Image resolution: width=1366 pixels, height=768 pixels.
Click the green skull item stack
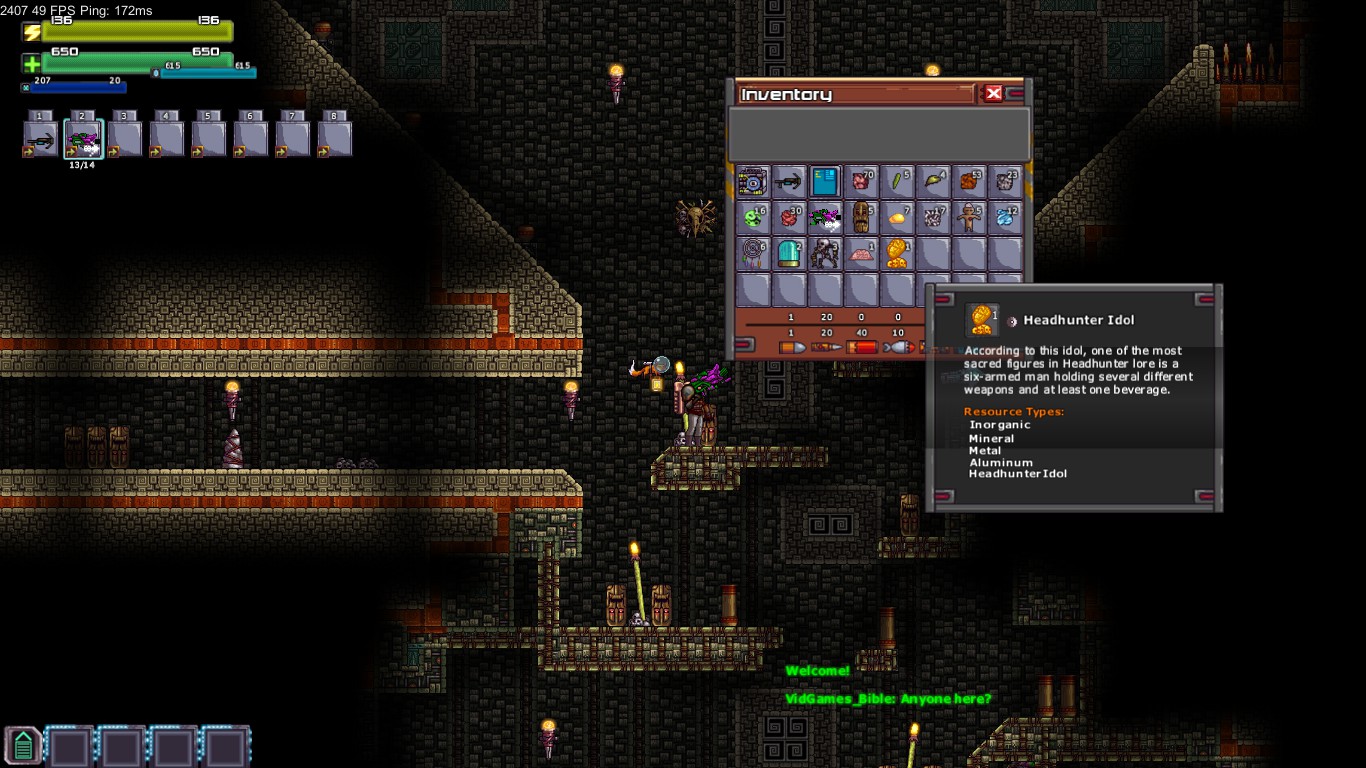tap(753, 218)
